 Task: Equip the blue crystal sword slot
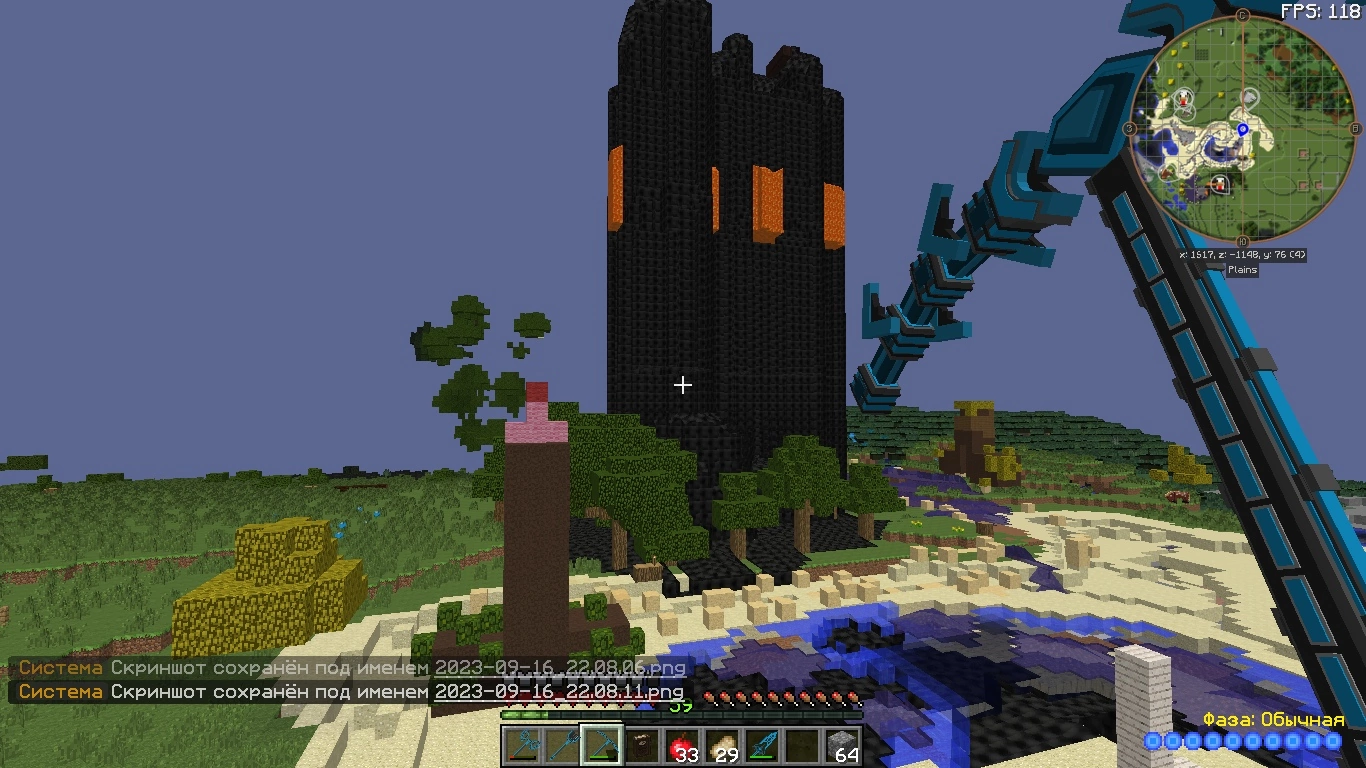[x=761, y=745]
